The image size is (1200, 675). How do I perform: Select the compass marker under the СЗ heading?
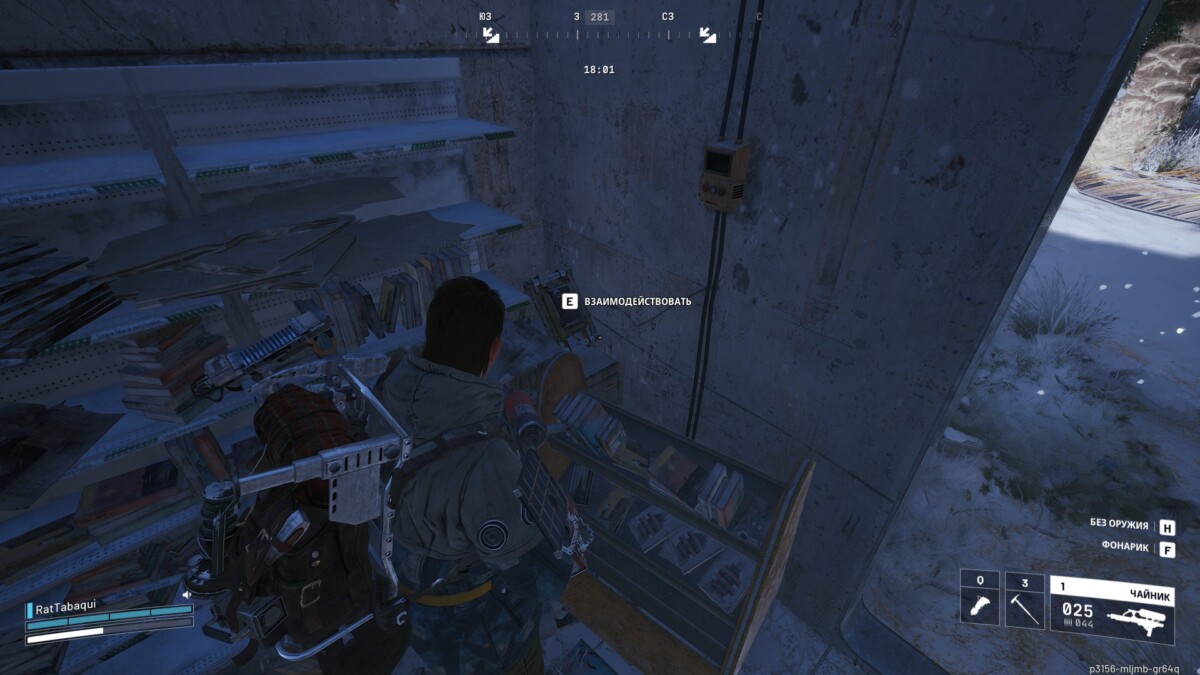[707, 35]
